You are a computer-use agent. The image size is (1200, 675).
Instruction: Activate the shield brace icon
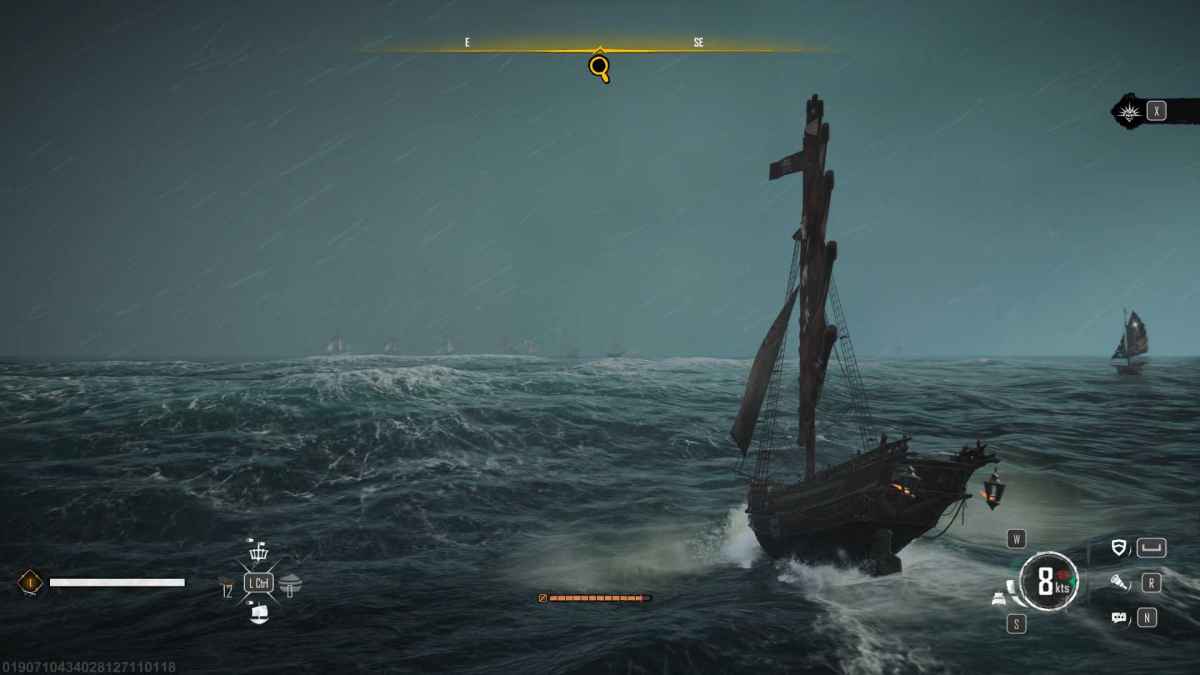coord(1120,547)
